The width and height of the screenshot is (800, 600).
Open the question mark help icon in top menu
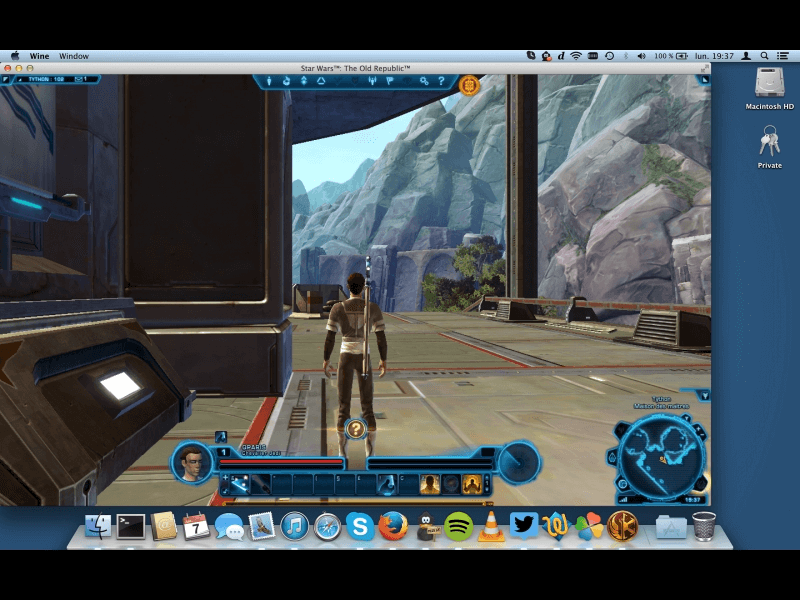[441, 81]
